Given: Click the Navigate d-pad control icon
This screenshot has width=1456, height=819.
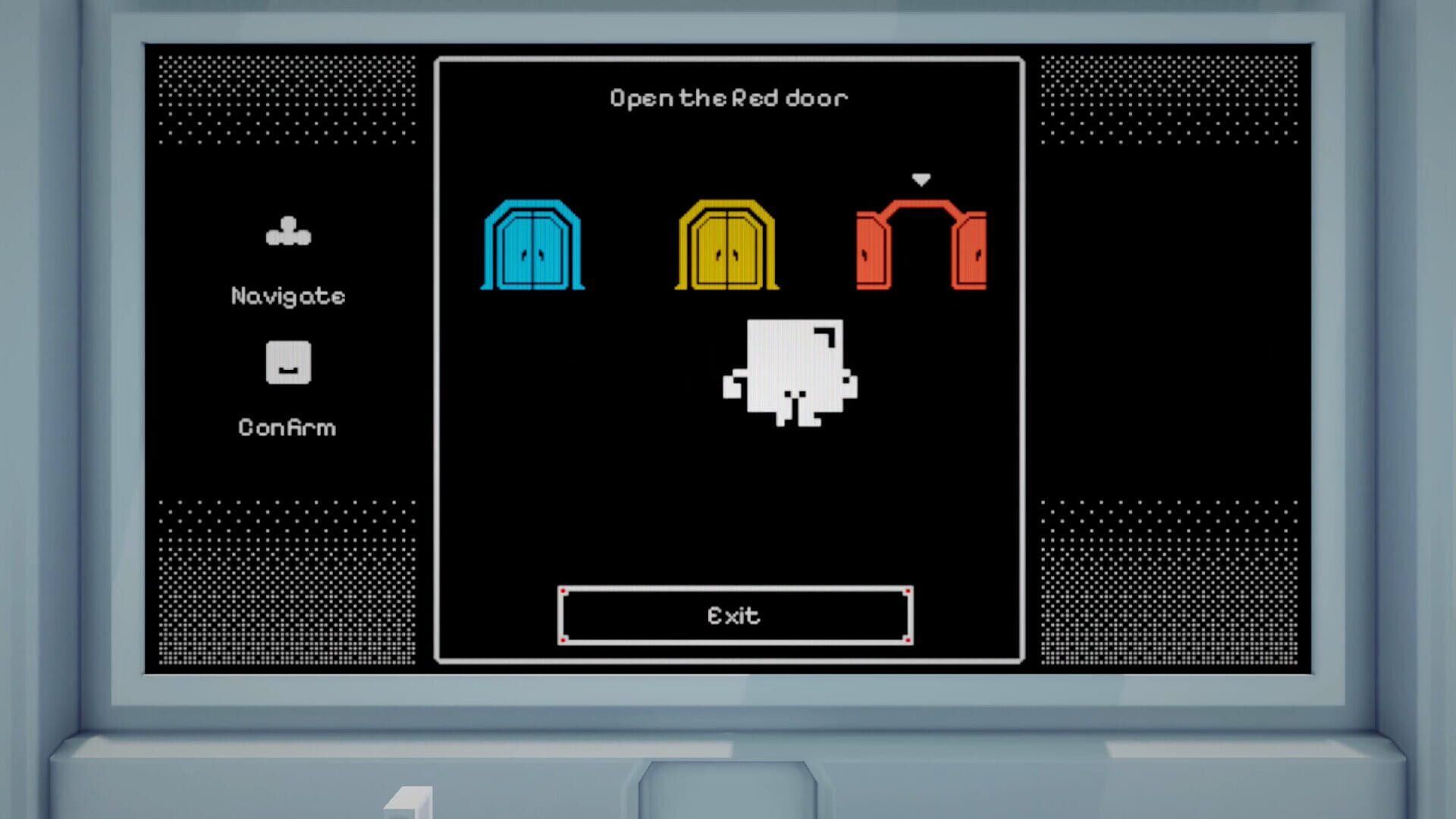Looking at the screenshot, I should pos(288,231).
